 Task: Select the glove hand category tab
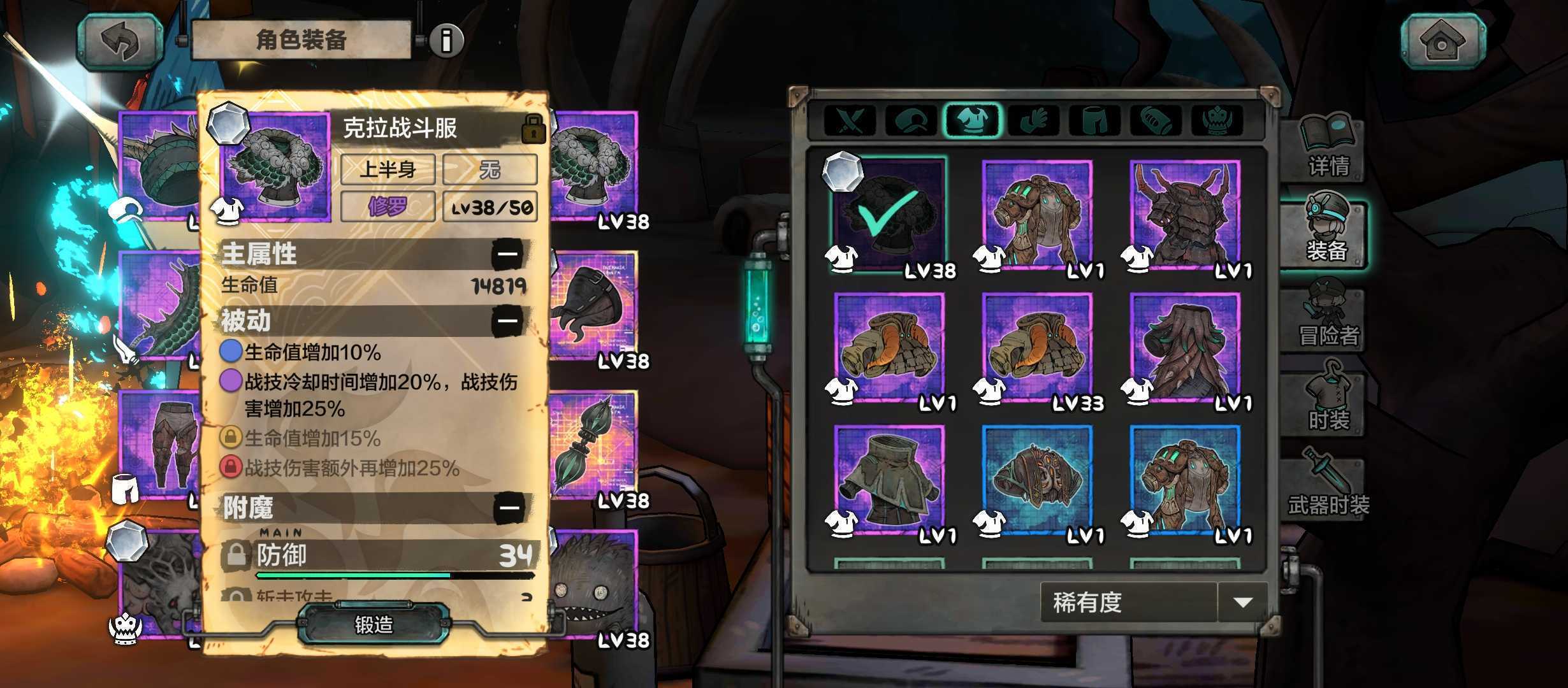point(1034,120)
